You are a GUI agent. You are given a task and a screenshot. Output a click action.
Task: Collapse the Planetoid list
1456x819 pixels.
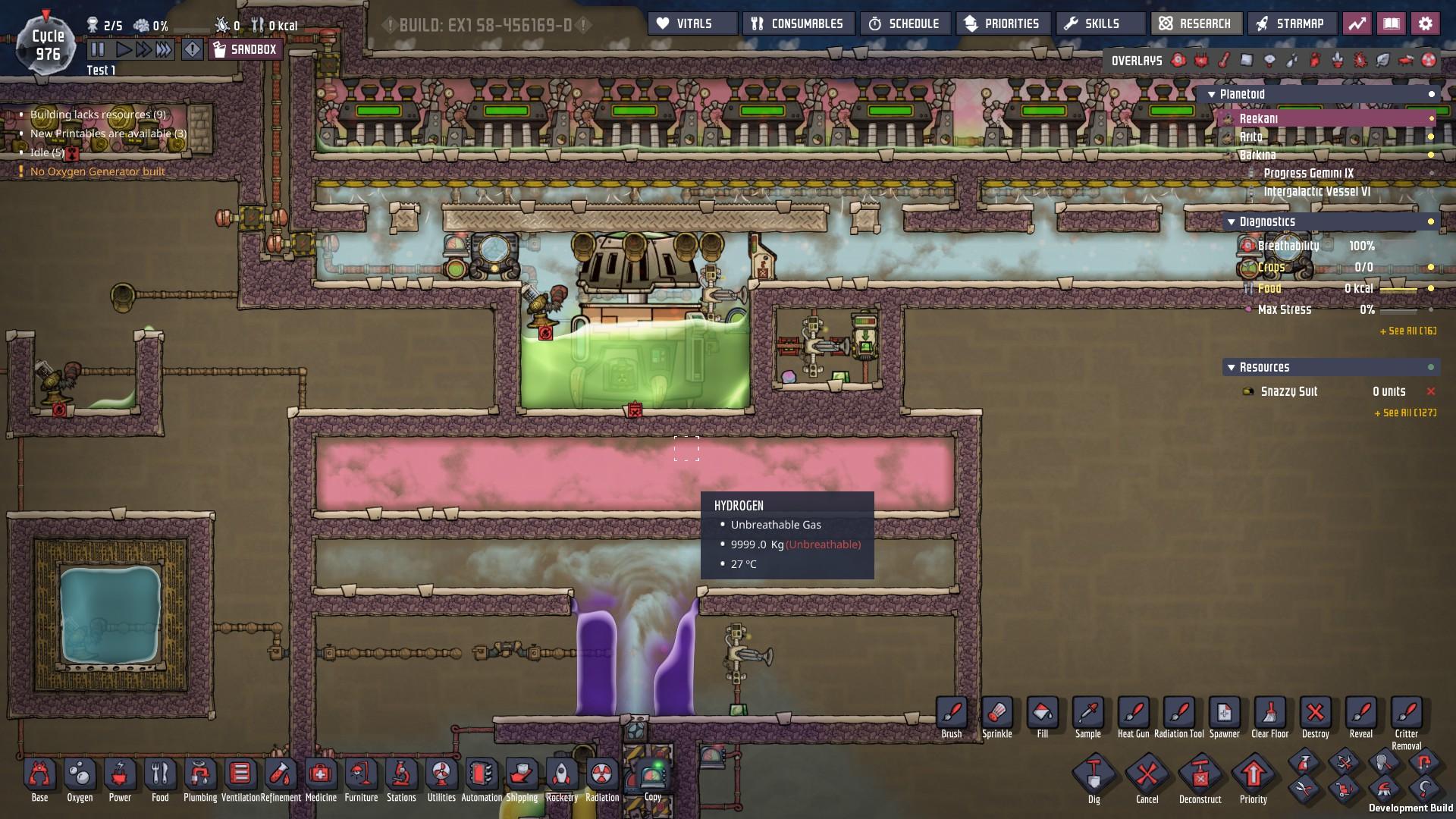pyautogui.click(x=1212, y=94)
